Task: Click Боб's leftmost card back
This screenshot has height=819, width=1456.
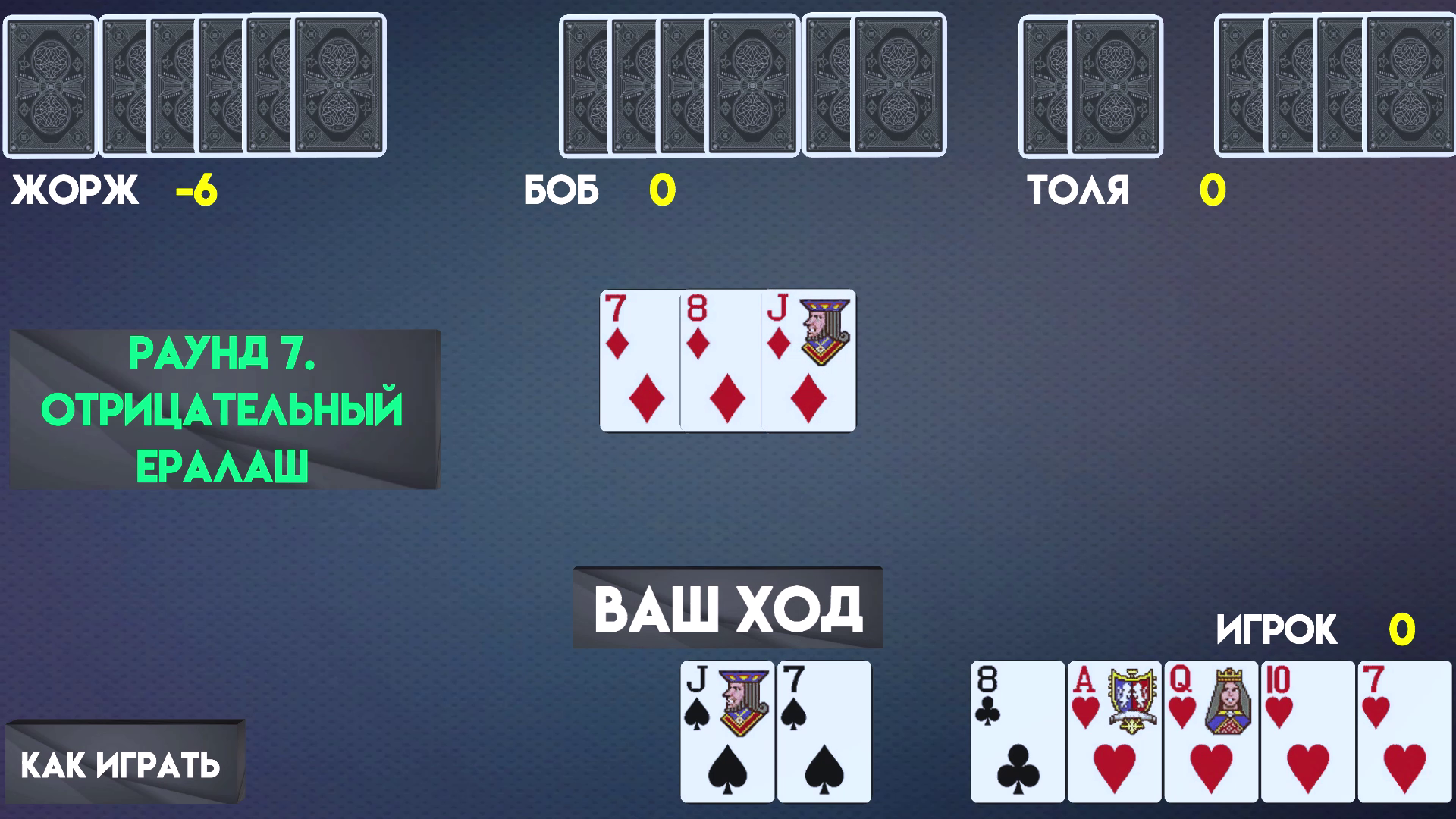Action: tap(584, 83)
